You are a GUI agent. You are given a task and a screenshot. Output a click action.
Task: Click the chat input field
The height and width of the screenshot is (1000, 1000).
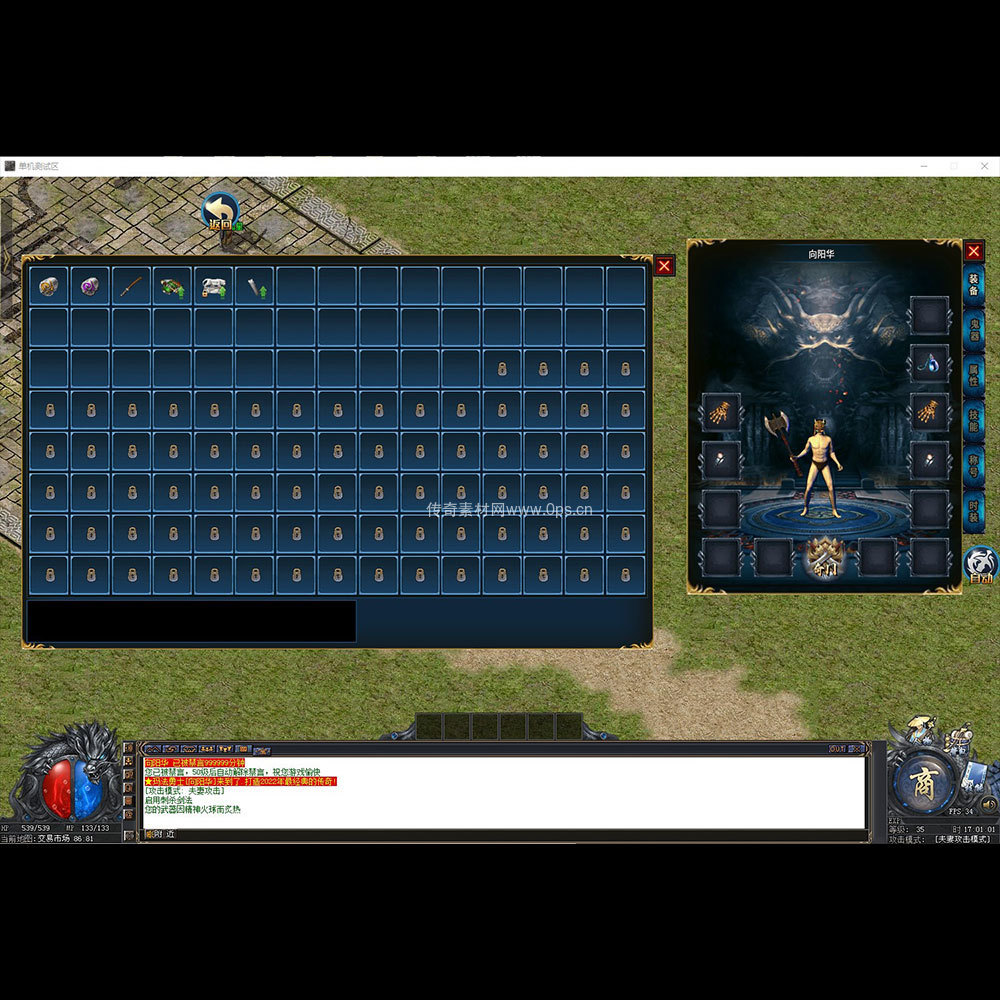tap(500, 834)
